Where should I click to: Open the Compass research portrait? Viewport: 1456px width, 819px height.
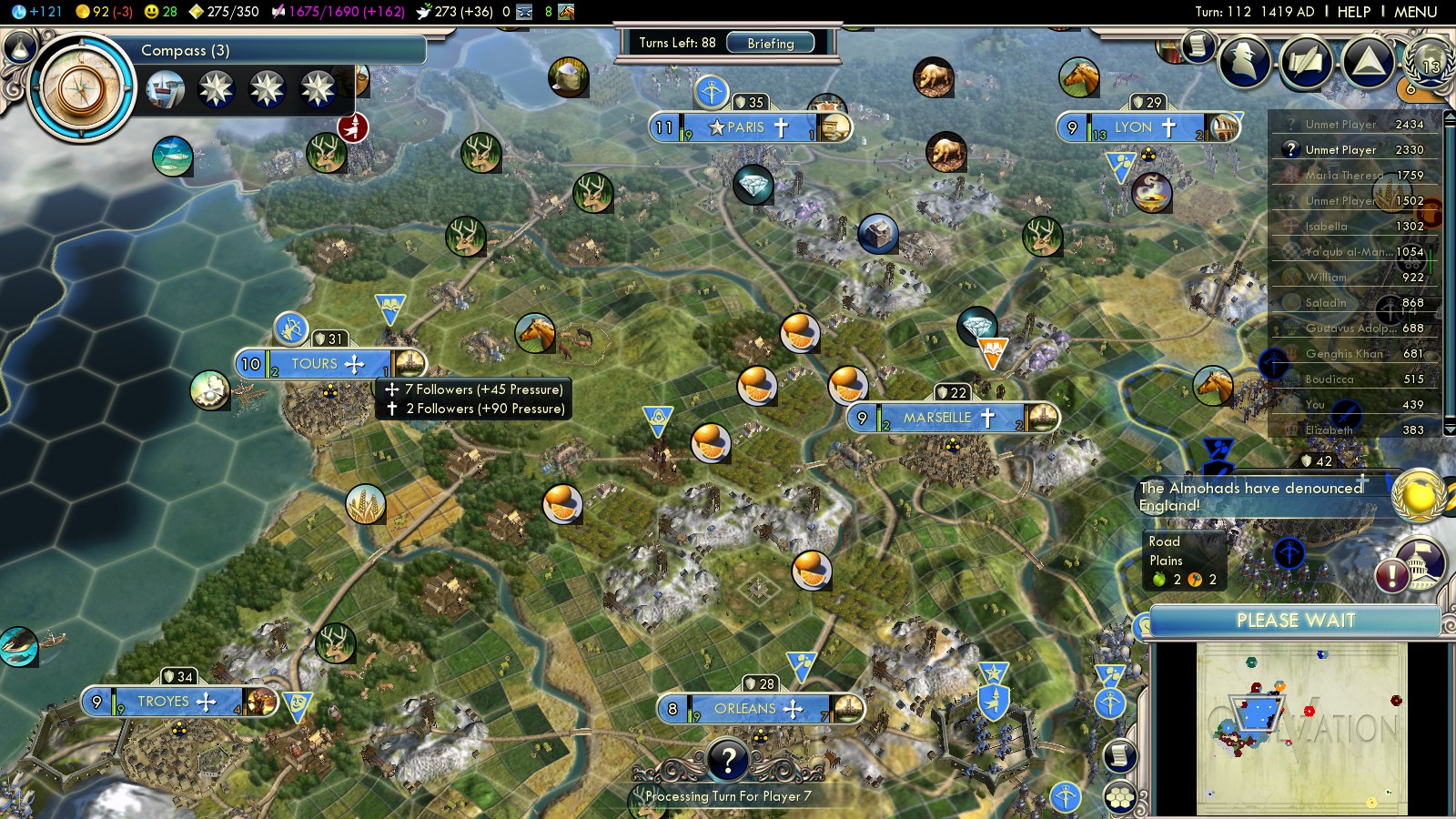tap(82, 88)
